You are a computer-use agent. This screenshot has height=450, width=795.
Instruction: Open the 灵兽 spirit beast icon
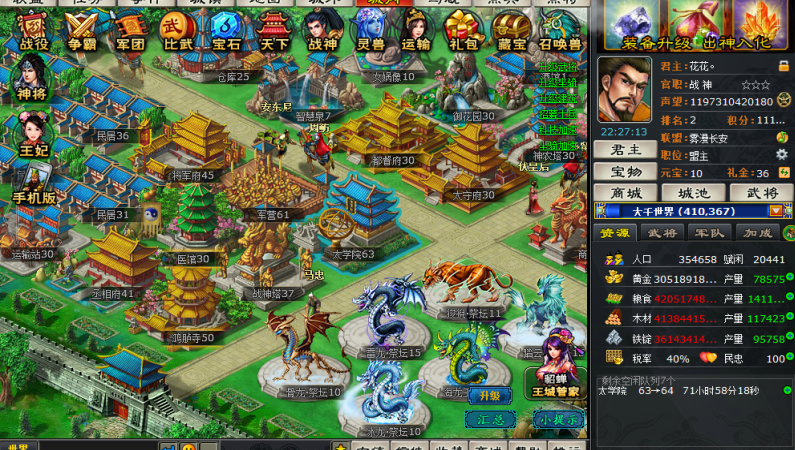click(x=370, y=32)
